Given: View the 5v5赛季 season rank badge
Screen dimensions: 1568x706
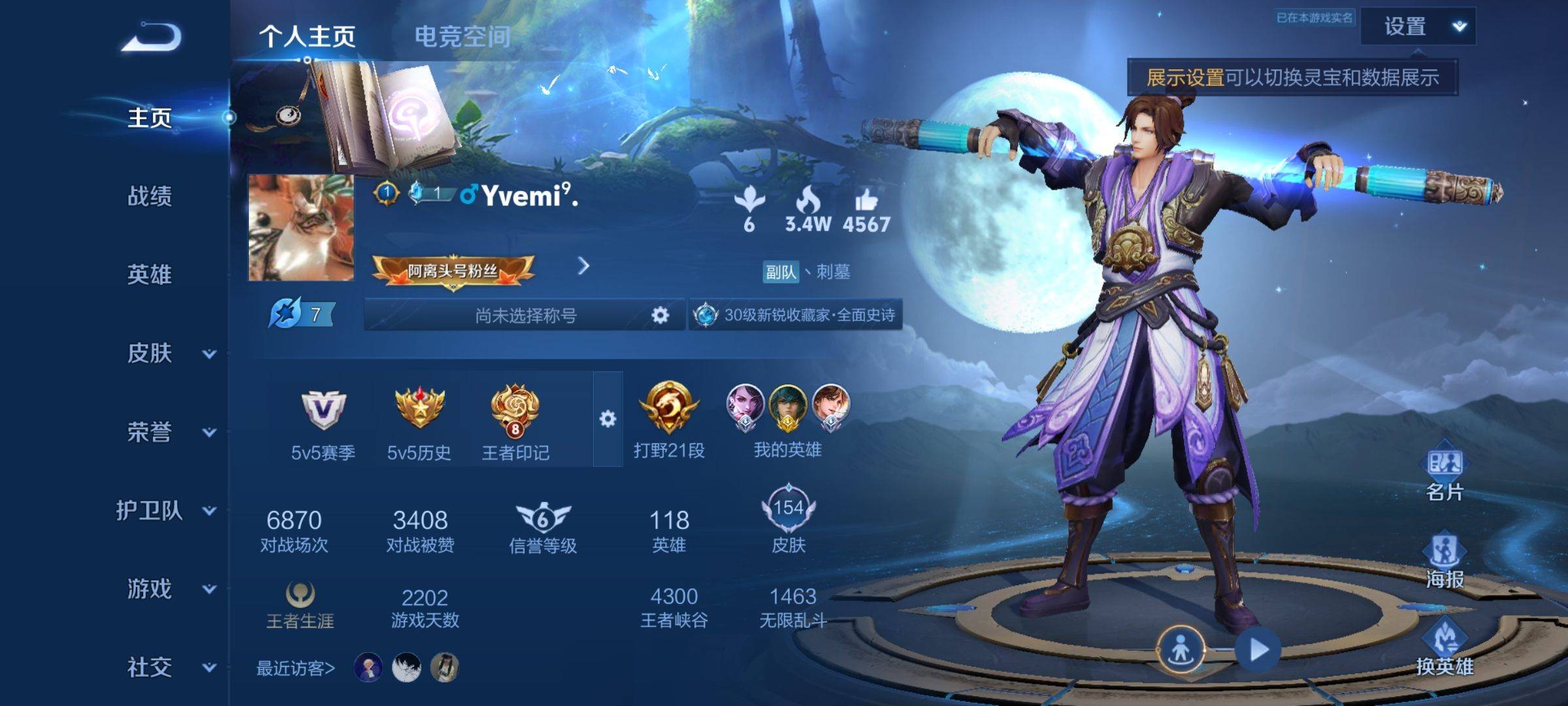Looking at the screenshot, I should click(x=323, y=420).
